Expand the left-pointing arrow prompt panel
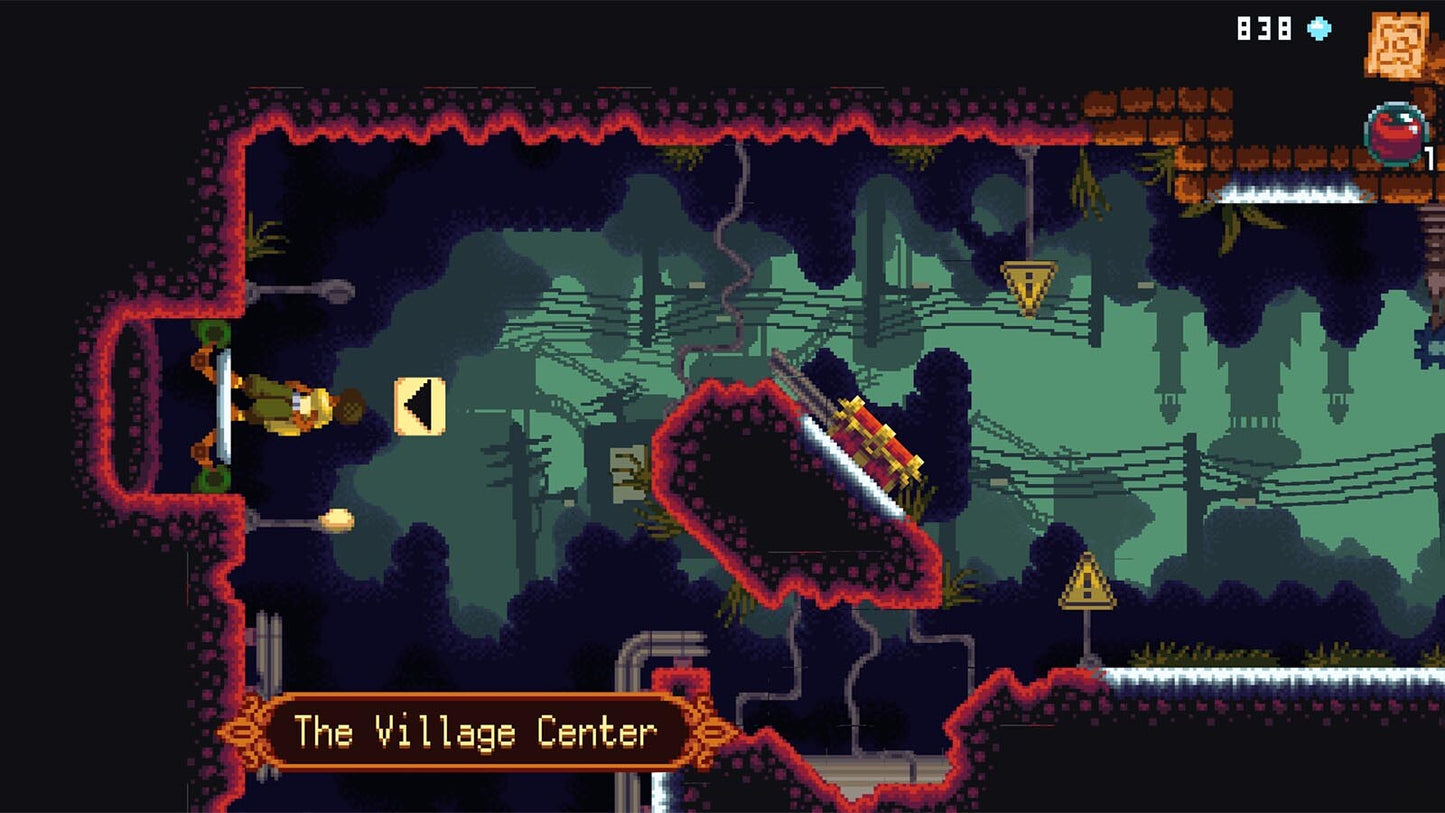This screenshot has height=813, width=1445. (x=420, y=404)
